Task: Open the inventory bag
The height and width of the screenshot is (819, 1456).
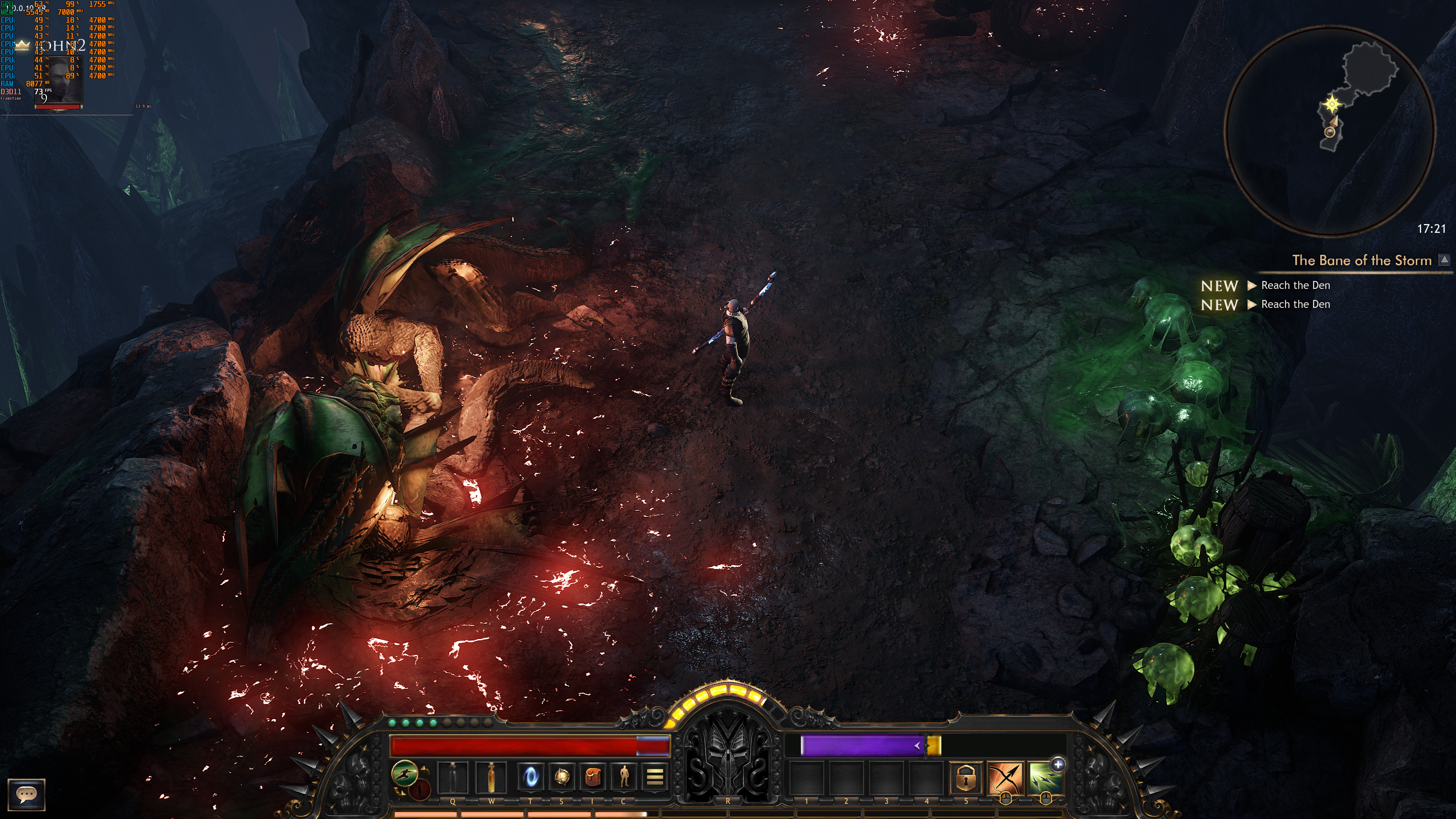Action: [x=592, y=777]
